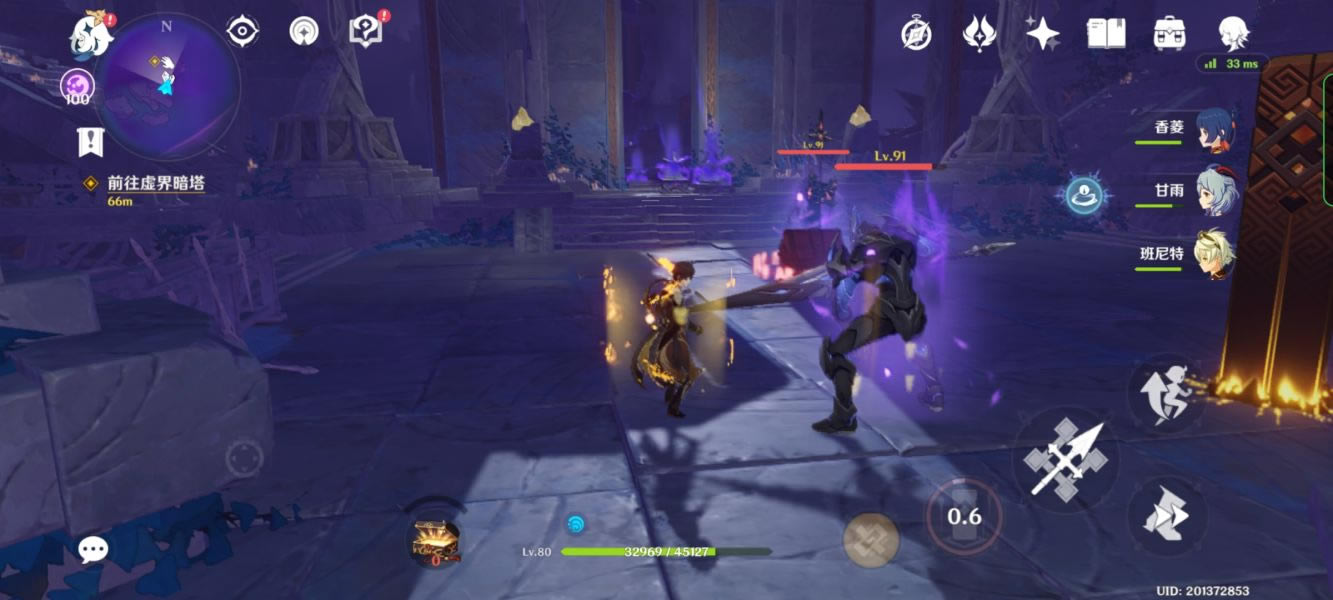The height and width of the screenshot is (600, 1333).
Task: Open the eye-shaped icon beside the minimap
Action: pos(242,32)
